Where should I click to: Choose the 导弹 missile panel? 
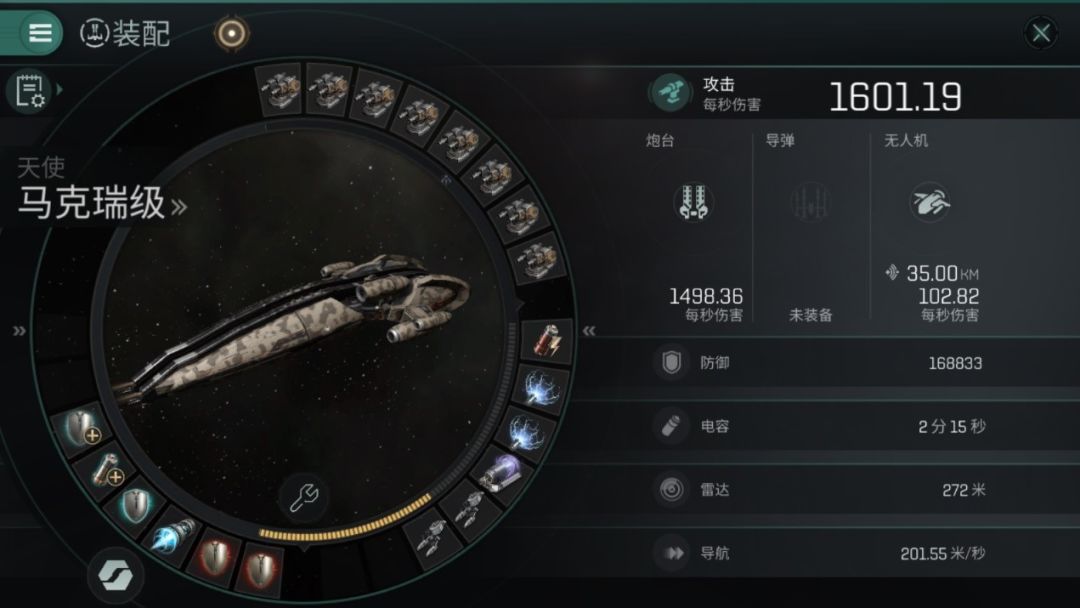click(x=810, y=230)
